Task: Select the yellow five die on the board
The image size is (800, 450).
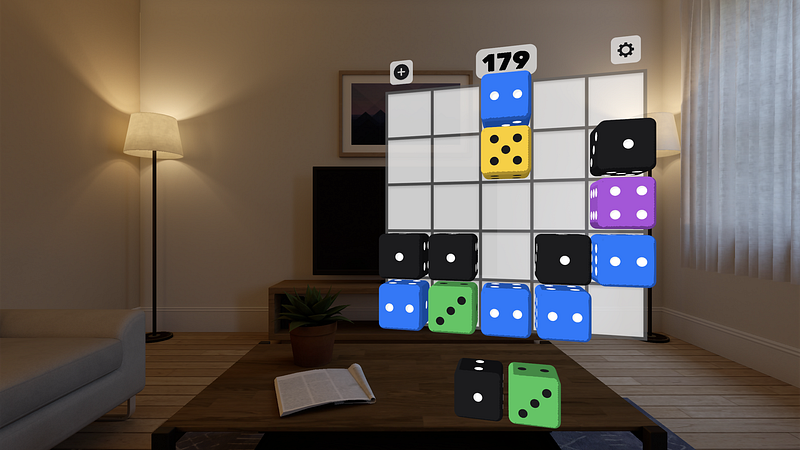Action: click(x=506, y=151)
